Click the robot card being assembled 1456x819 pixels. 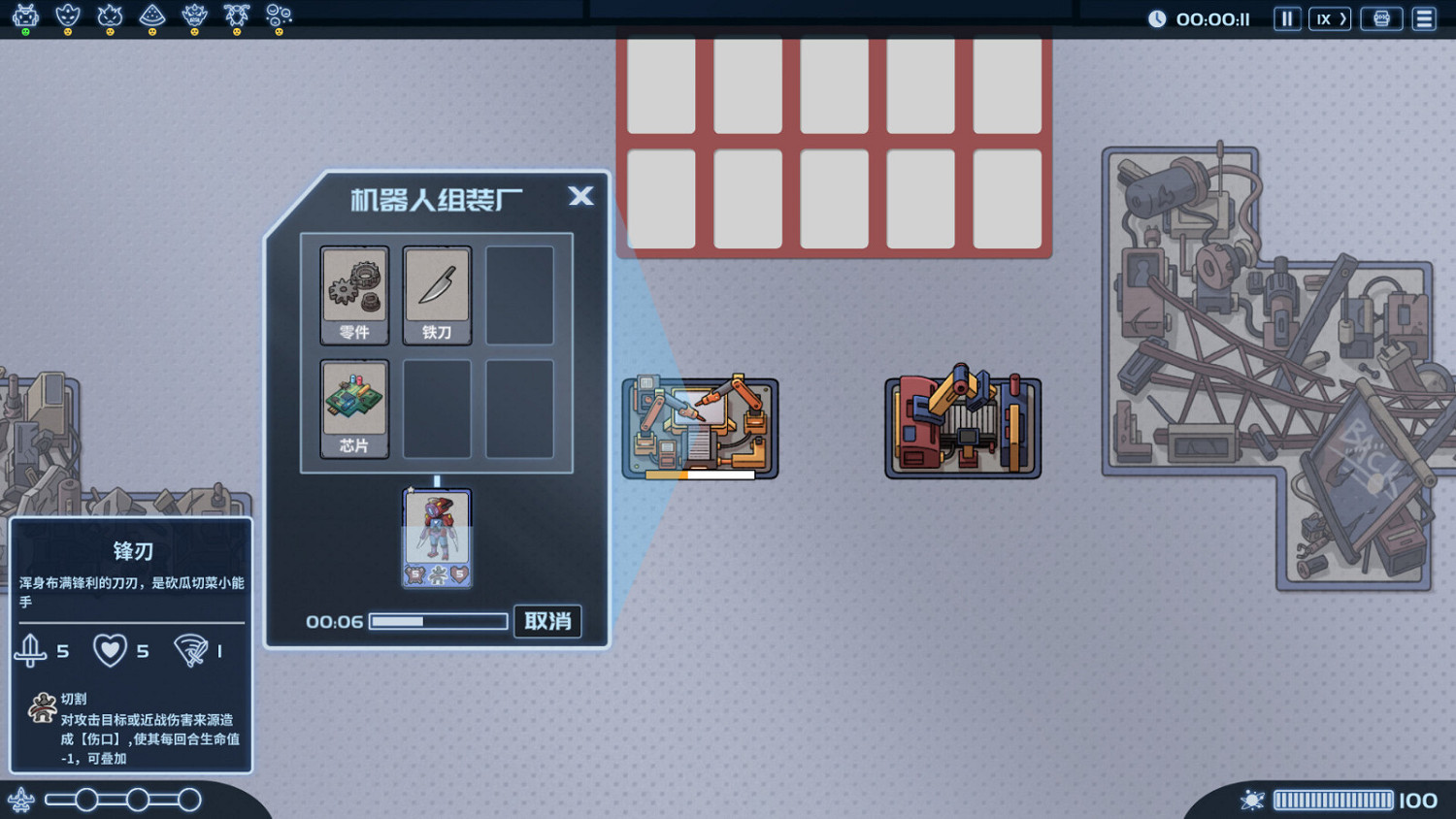tap(437, 537)
